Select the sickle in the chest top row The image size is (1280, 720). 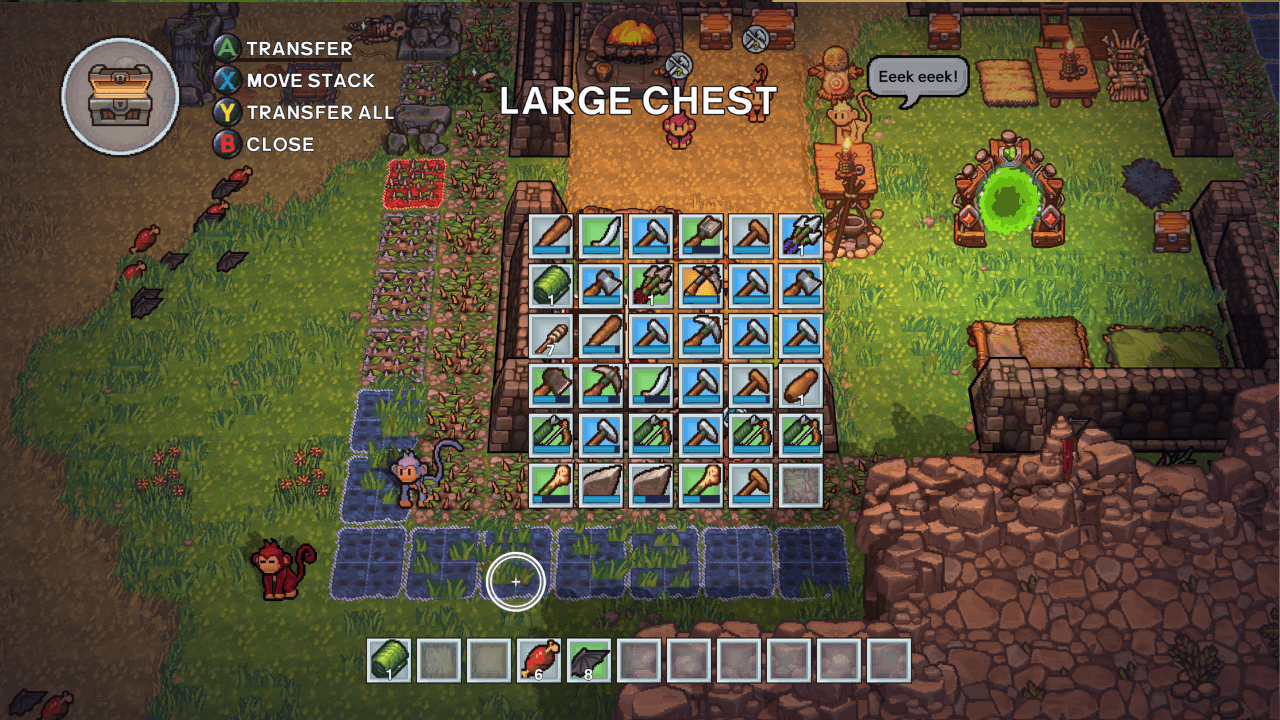601,235
